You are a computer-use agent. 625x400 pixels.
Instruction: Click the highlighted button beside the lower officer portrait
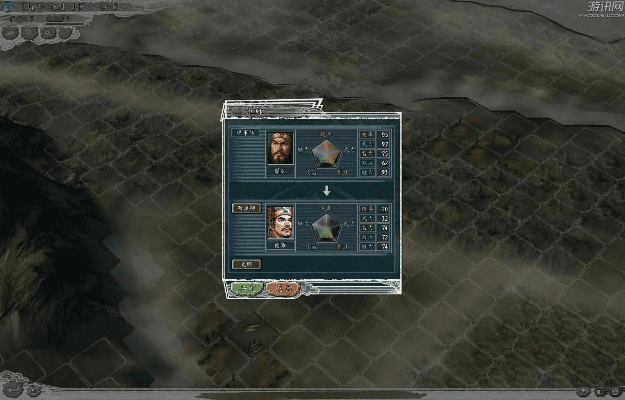click(246, 208)
